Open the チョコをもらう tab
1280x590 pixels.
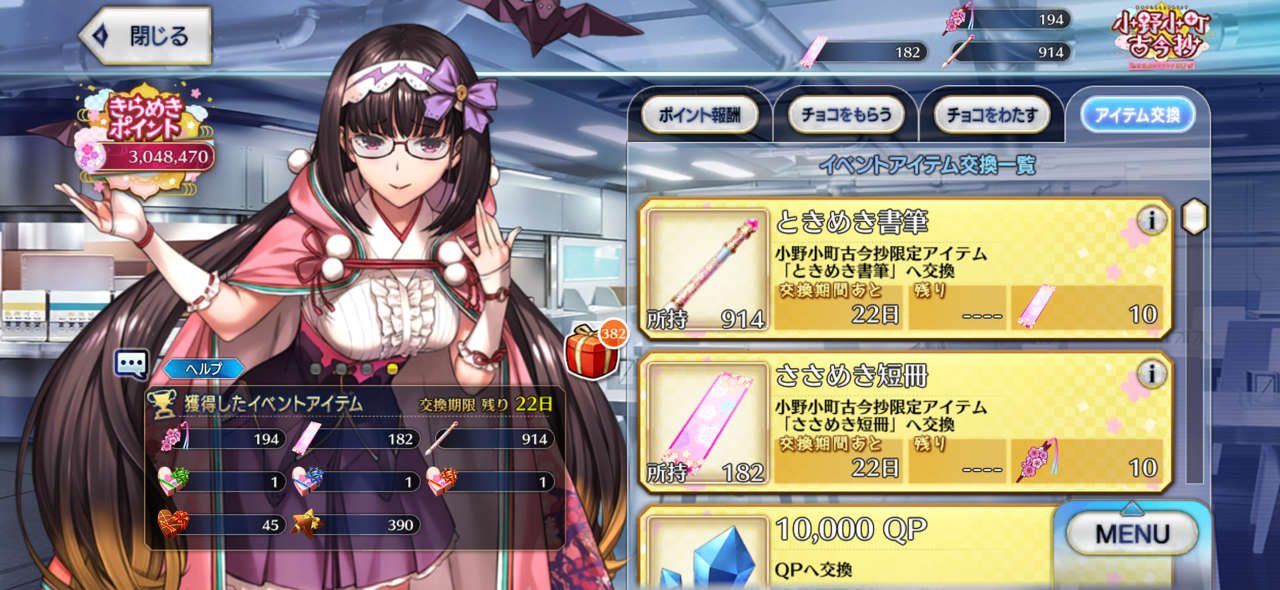845,116
